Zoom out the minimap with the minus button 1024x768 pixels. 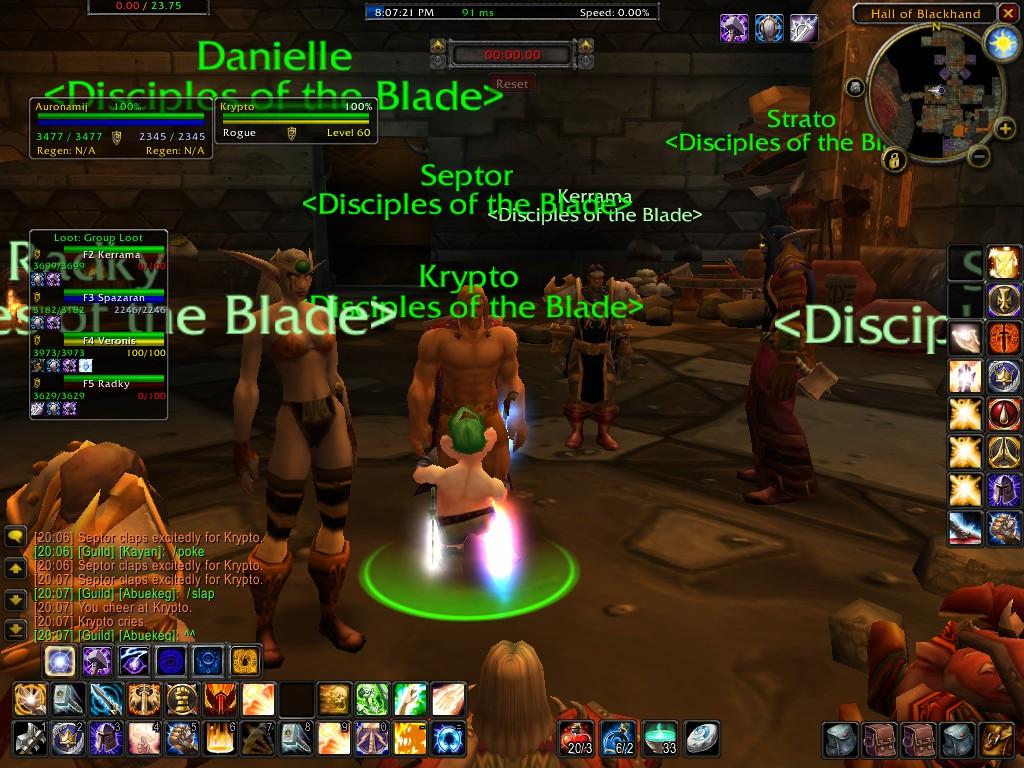click(x=979, y=156)
